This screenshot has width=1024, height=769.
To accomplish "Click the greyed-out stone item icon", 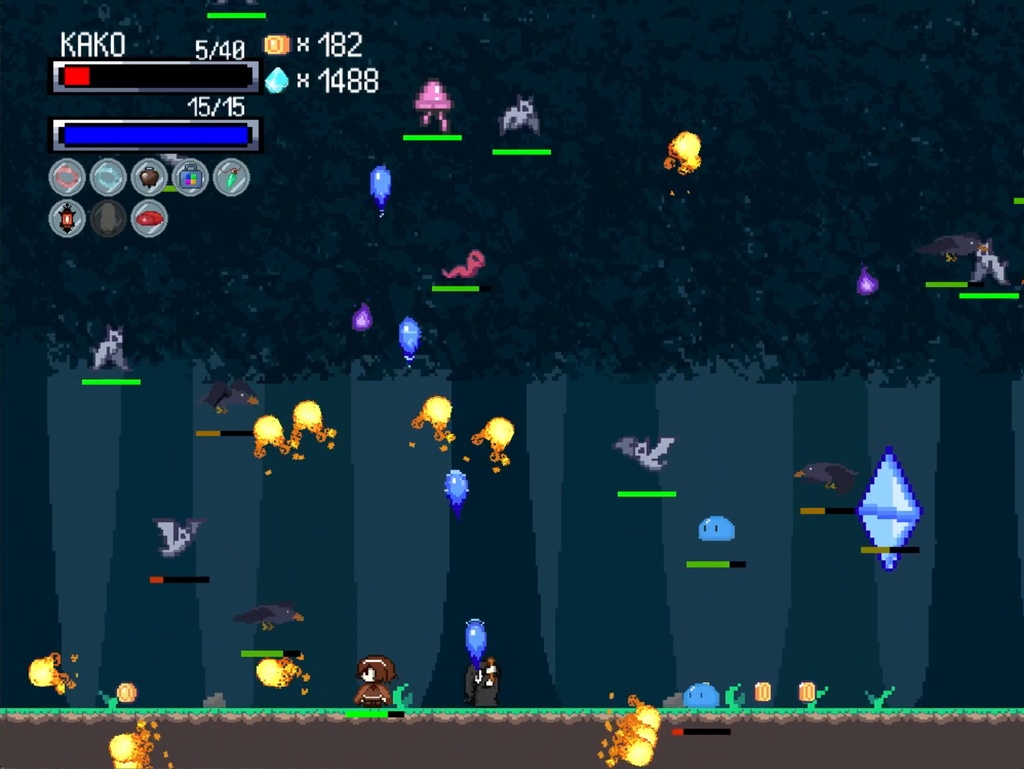I will tap(108, 218).
